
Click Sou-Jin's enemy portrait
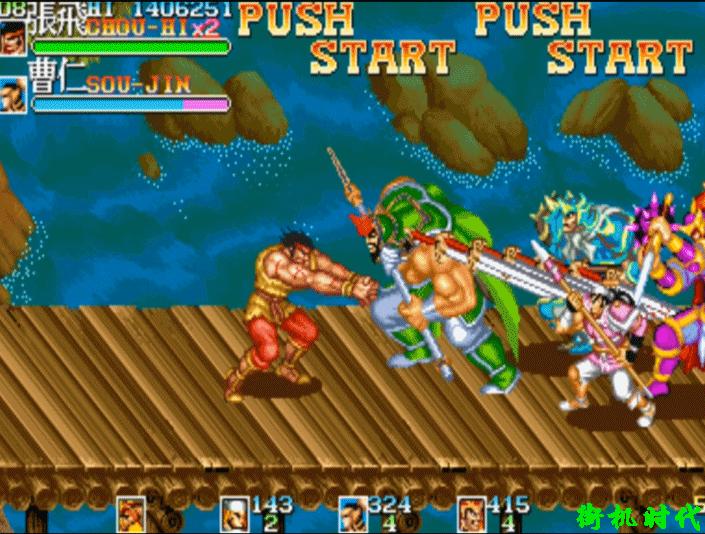(x=14, y=95)
